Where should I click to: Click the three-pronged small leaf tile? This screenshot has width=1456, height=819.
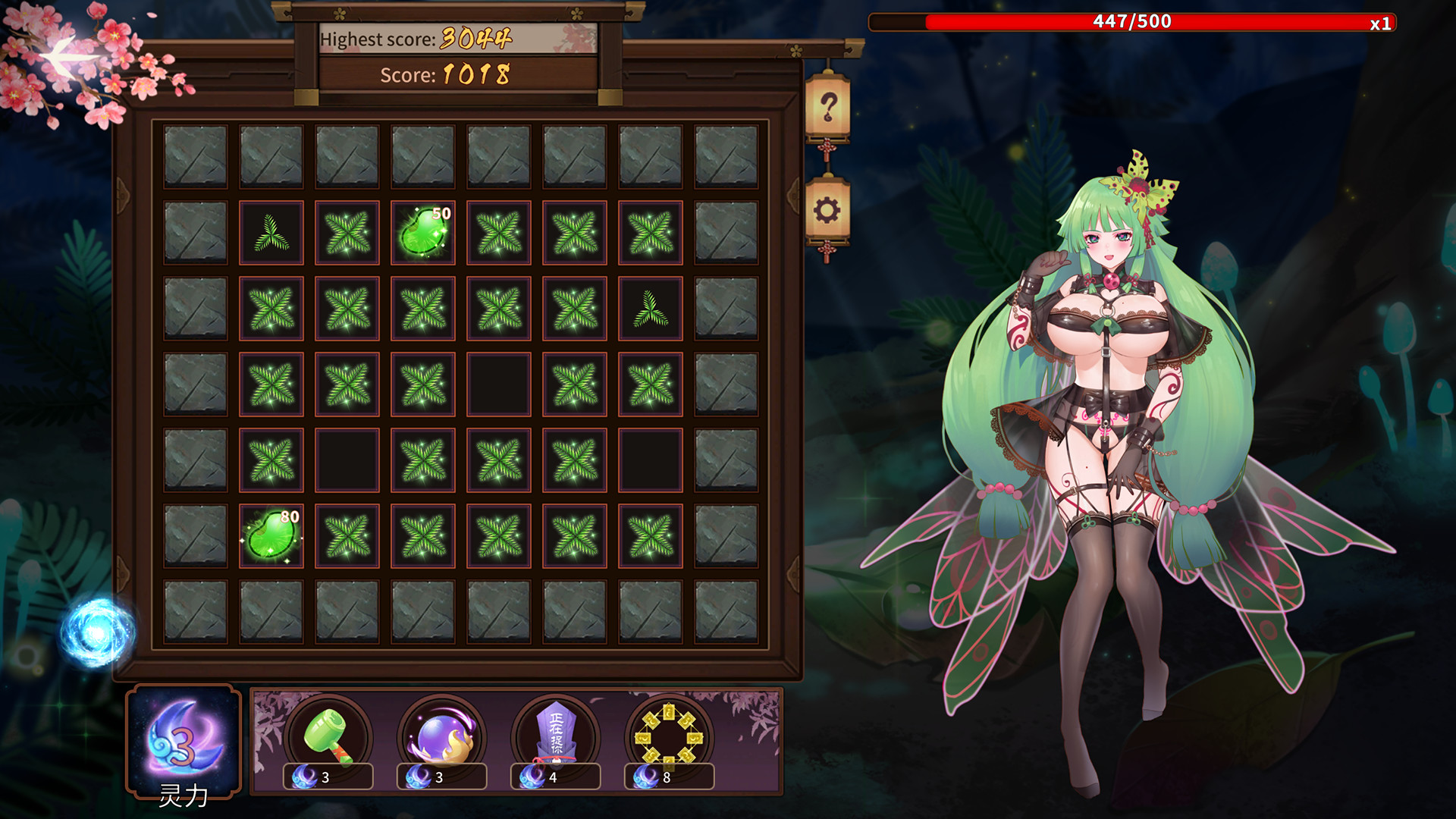[271, 232]
